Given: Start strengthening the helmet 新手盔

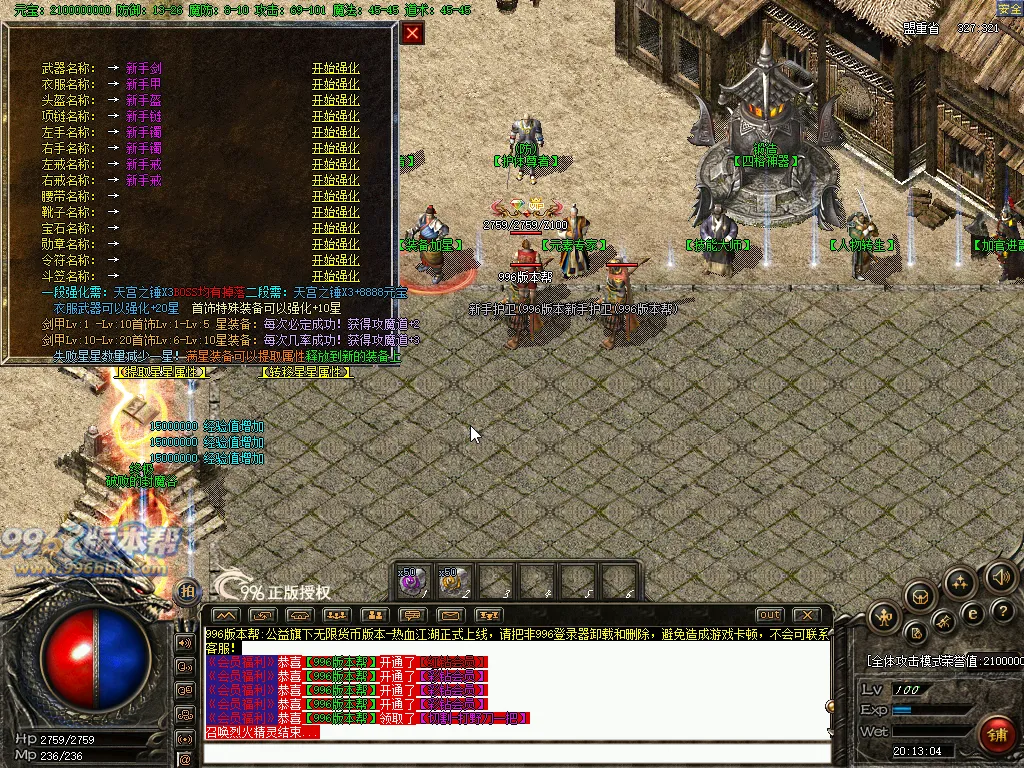Looking at the screenshot, I should (x=335, y=100).
